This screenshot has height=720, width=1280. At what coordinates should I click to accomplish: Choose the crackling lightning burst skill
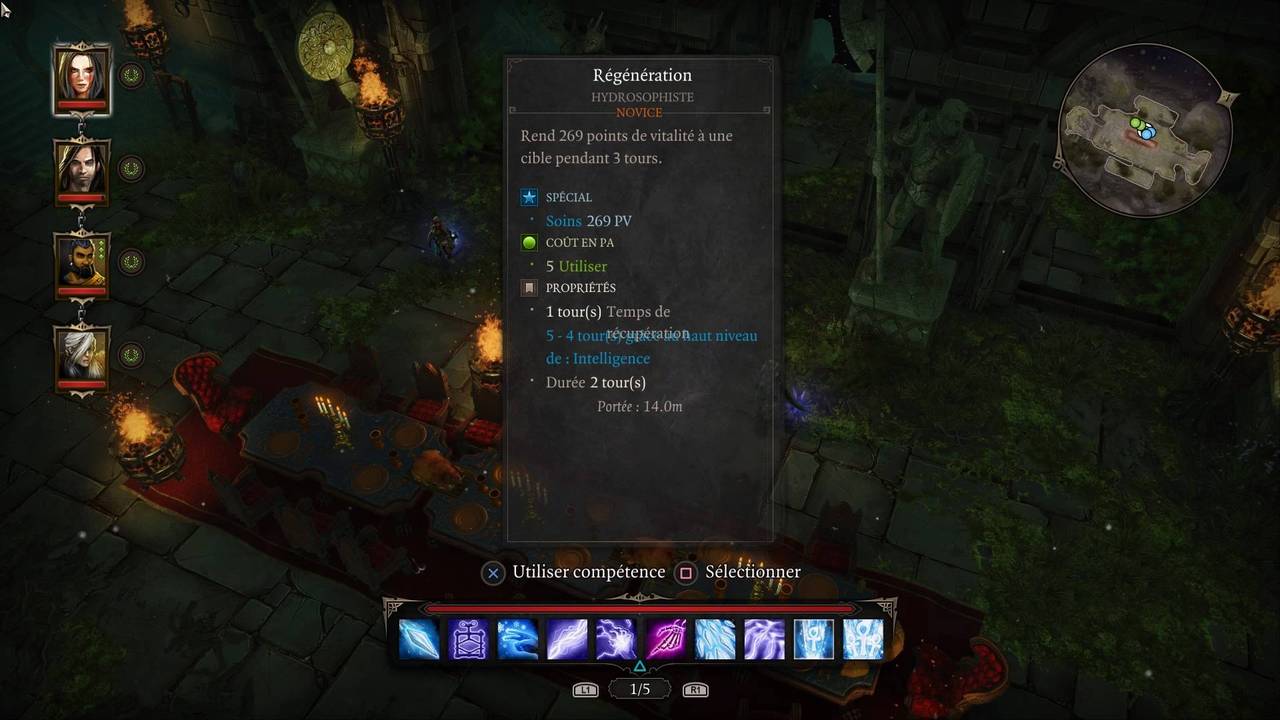(x=616, y=639)
